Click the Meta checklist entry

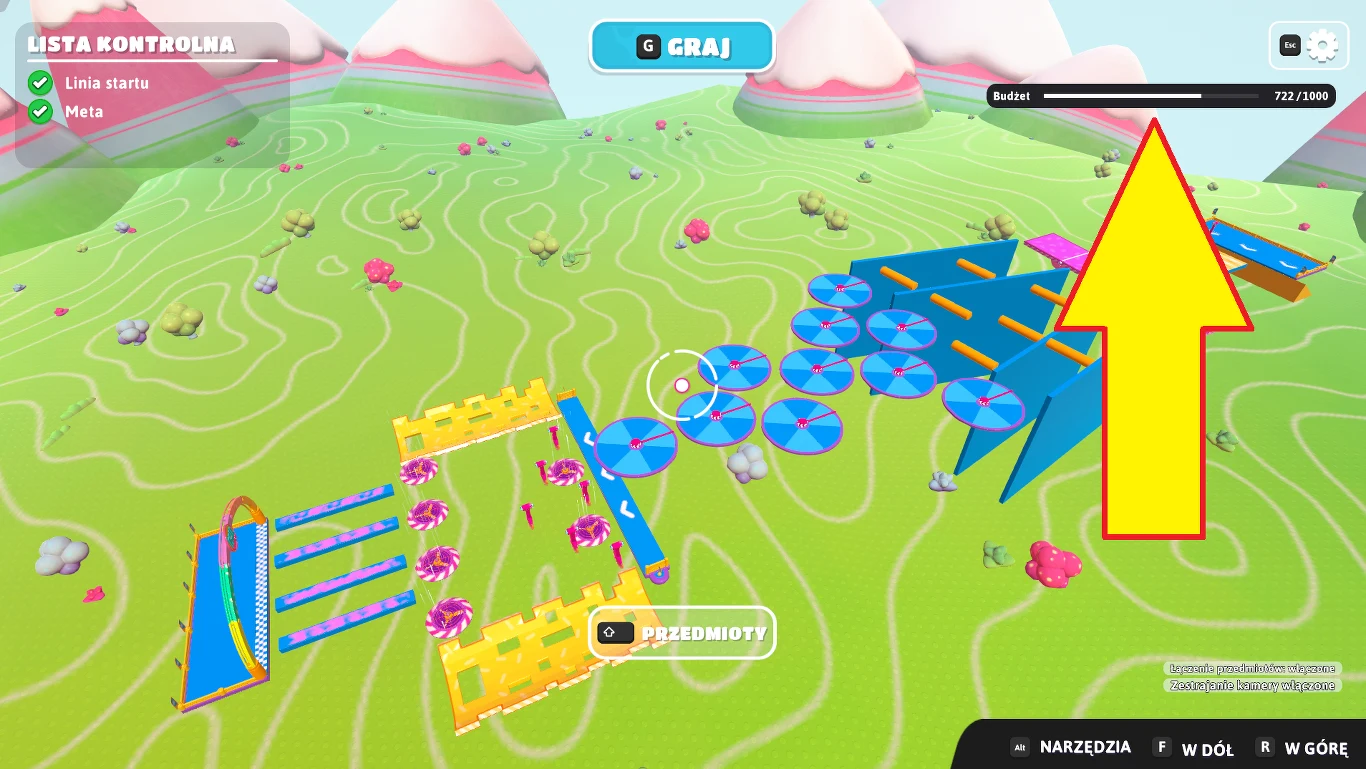click(83, 111)
